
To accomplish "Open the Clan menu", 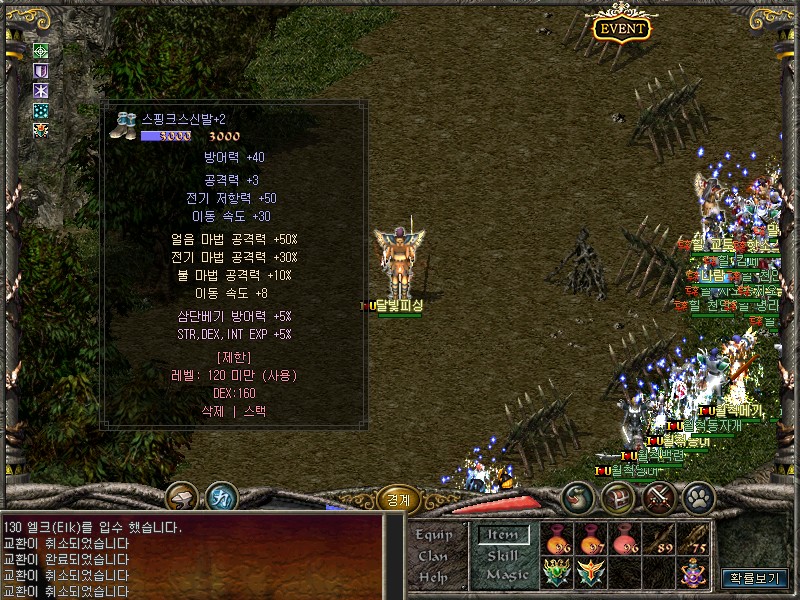I will click(x=433, y=556).
